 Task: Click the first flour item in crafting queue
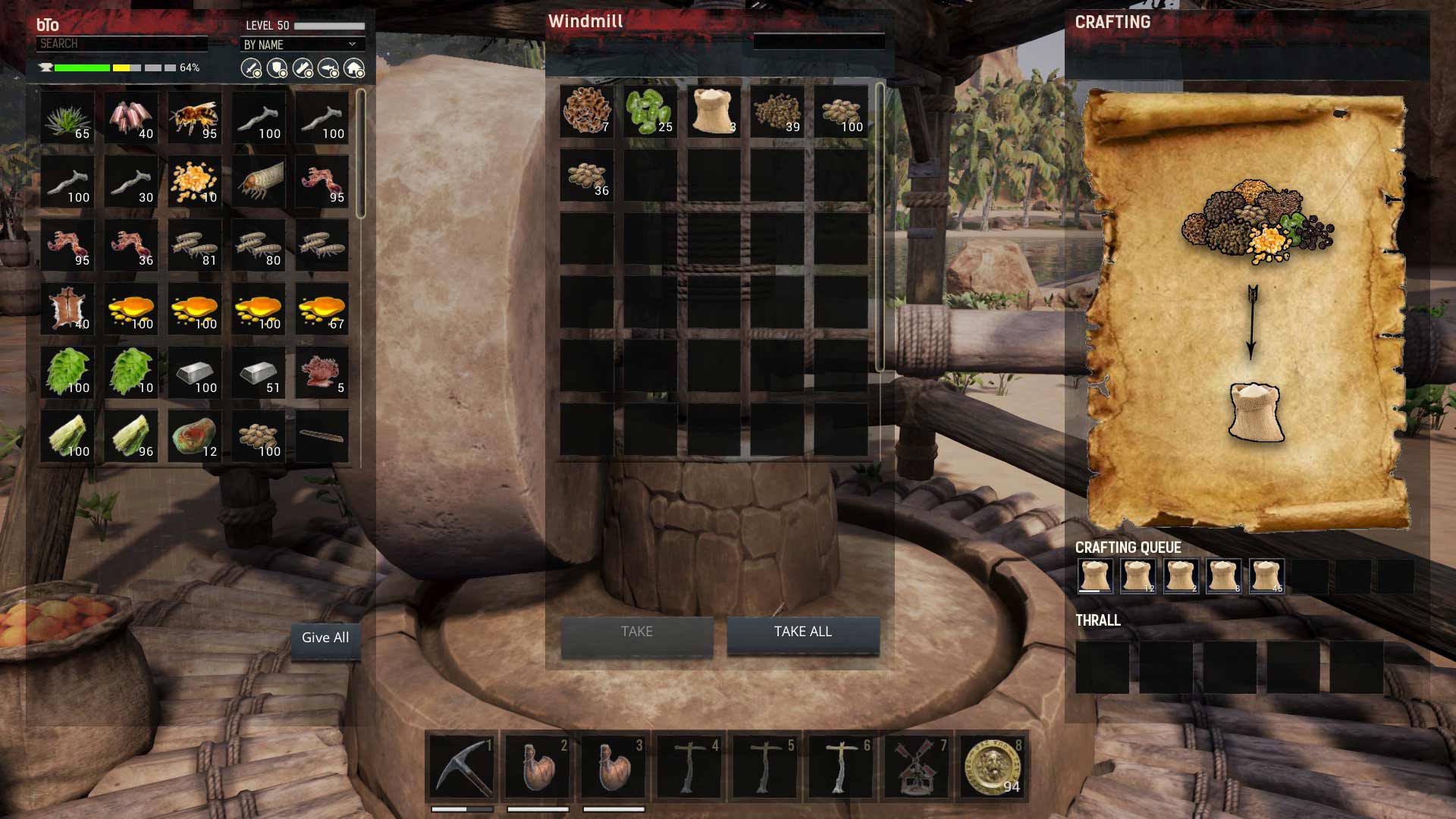(1095, 576)
